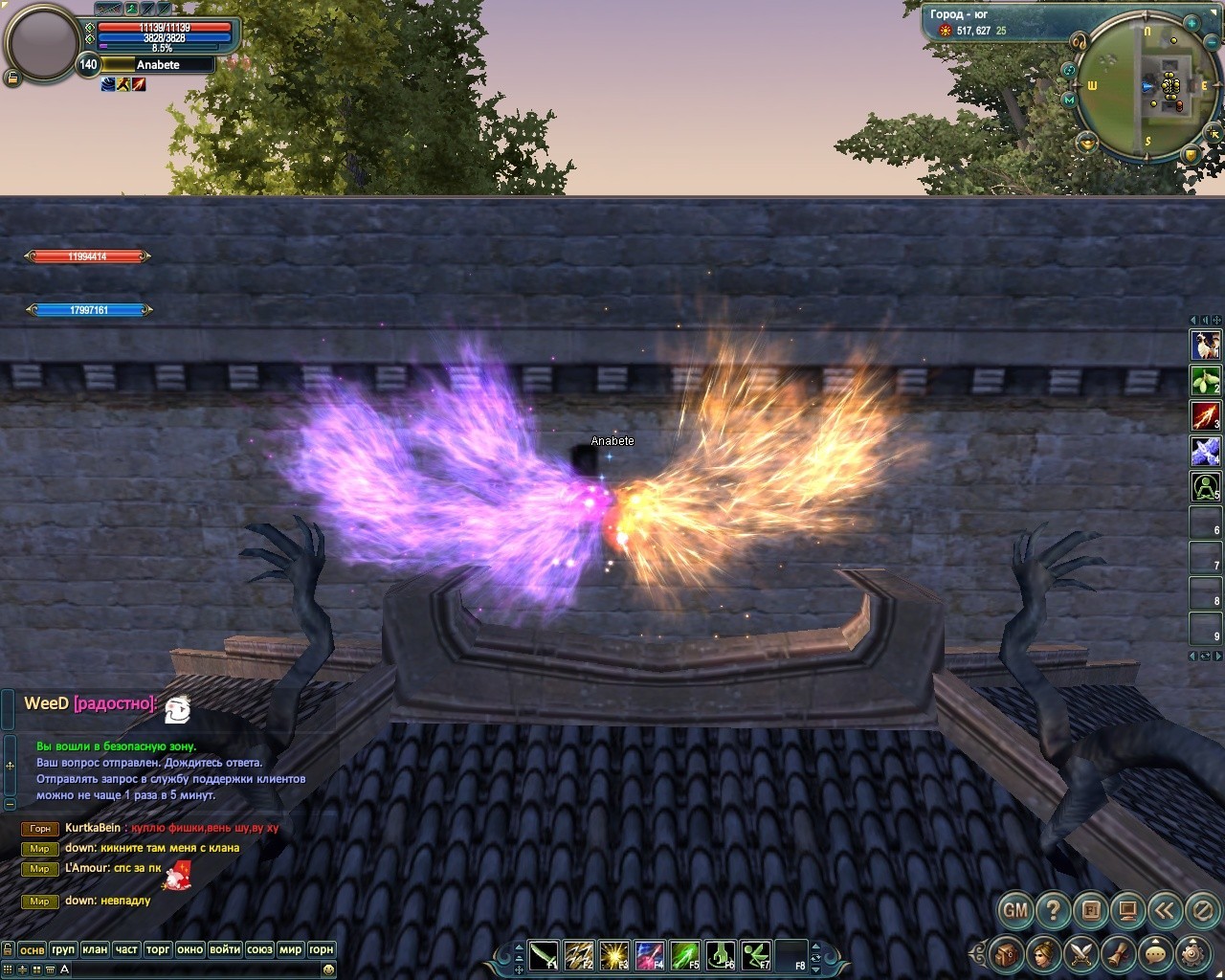
Task: Open the quest scroll log
Action: coord(1118,953)
